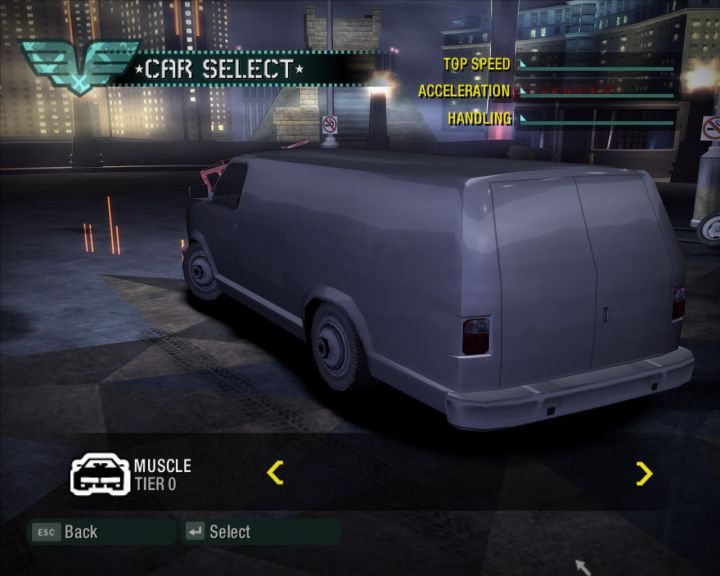Click the Muscle Tier 0 class icon
720x576 pixels.
tap(99, 474)
